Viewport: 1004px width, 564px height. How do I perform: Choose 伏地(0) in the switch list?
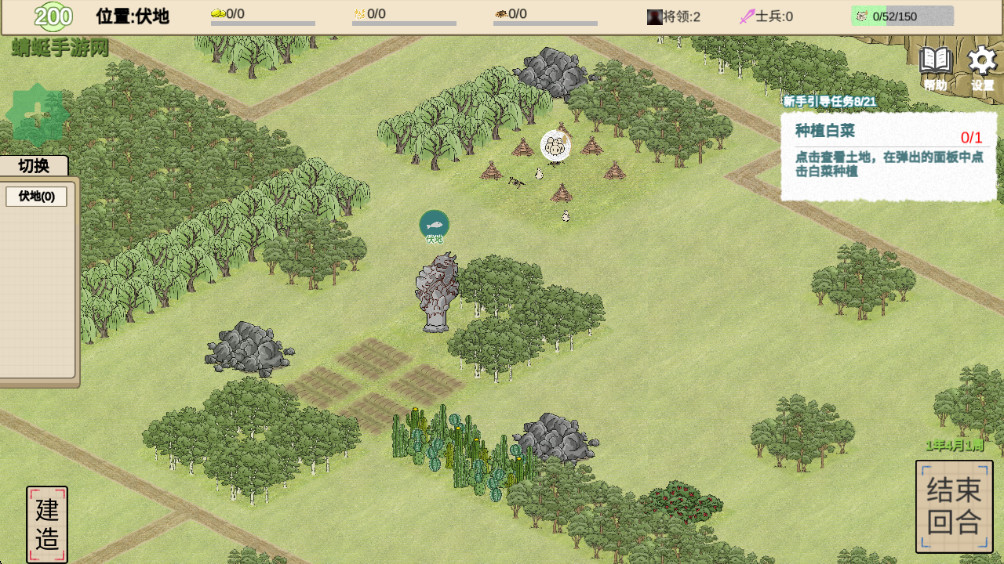coord(36,196)
